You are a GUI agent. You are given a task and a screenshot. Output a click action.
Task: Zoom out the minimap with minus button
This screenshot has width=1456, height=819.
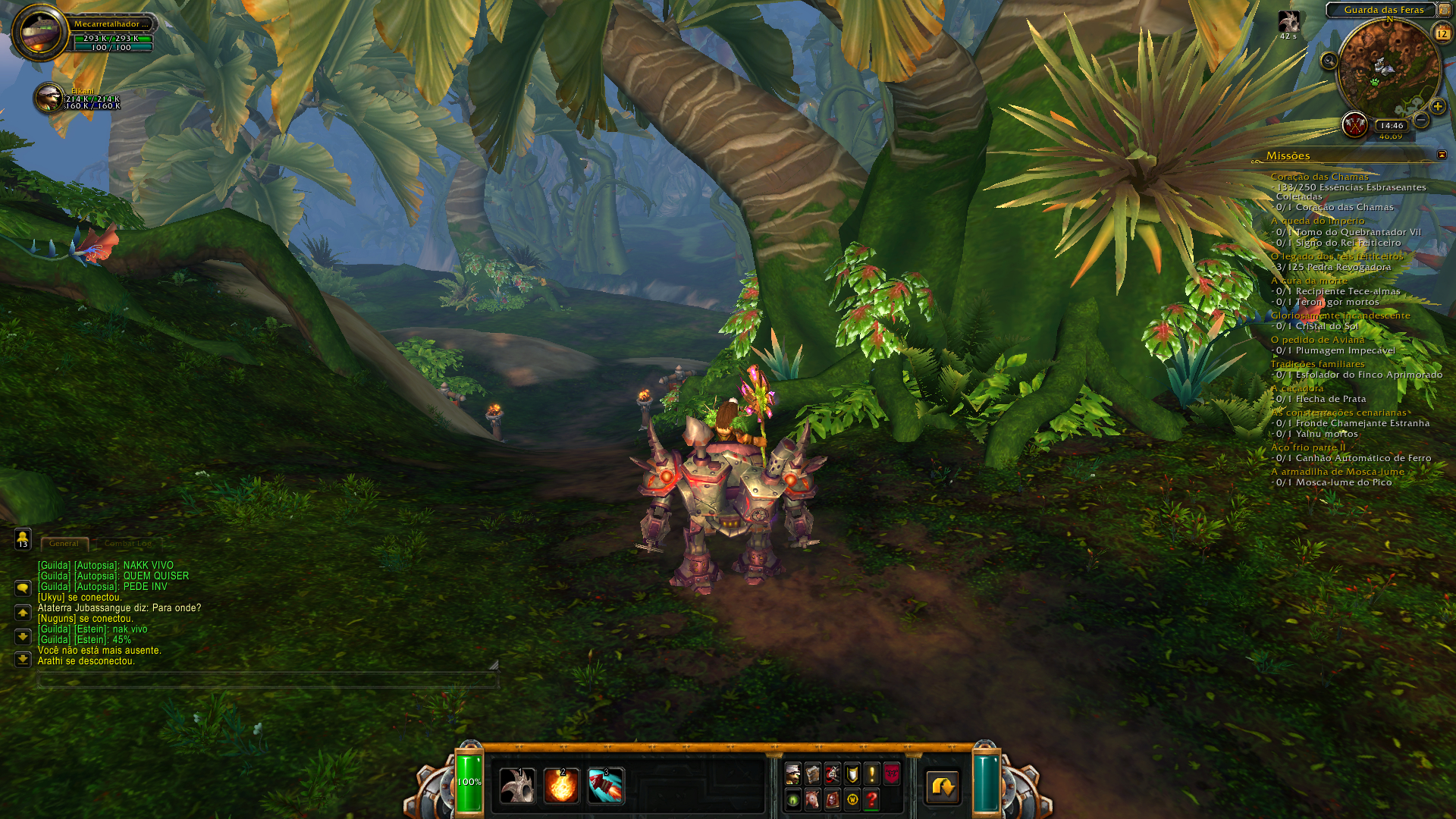1422,120
